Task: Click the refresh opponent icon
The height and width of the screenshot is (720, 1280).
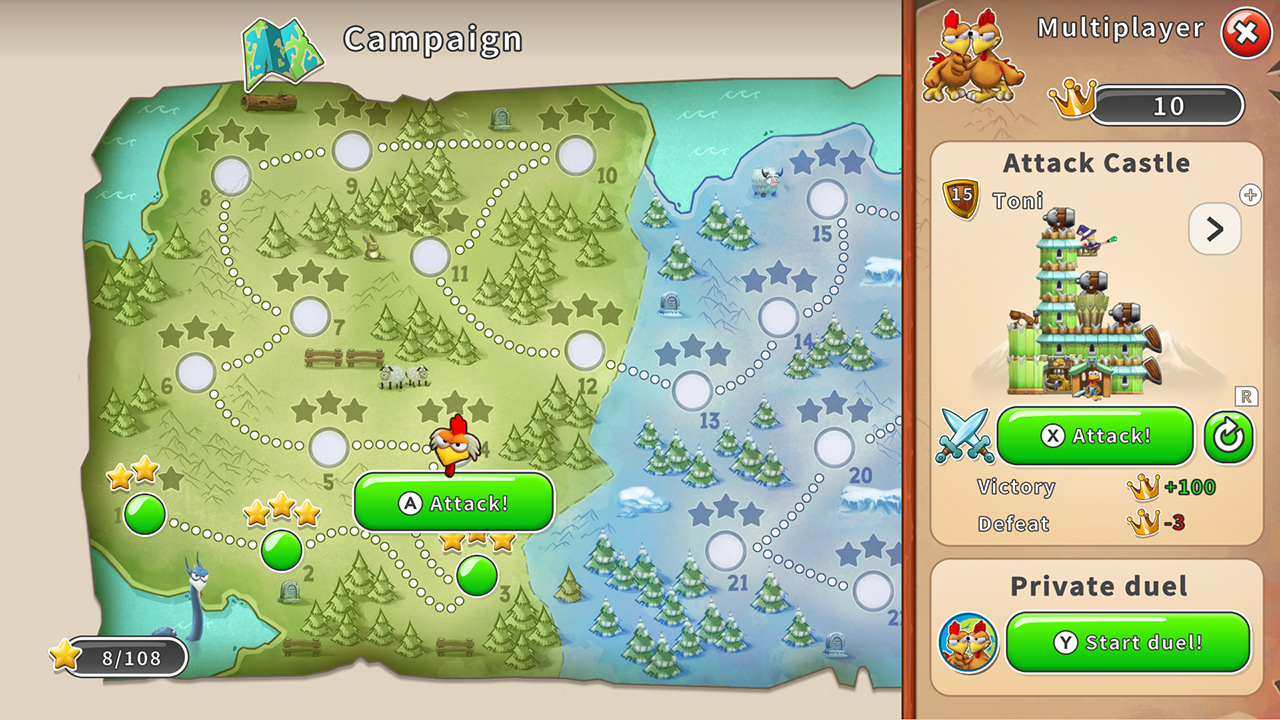Action: [1229, 436]
